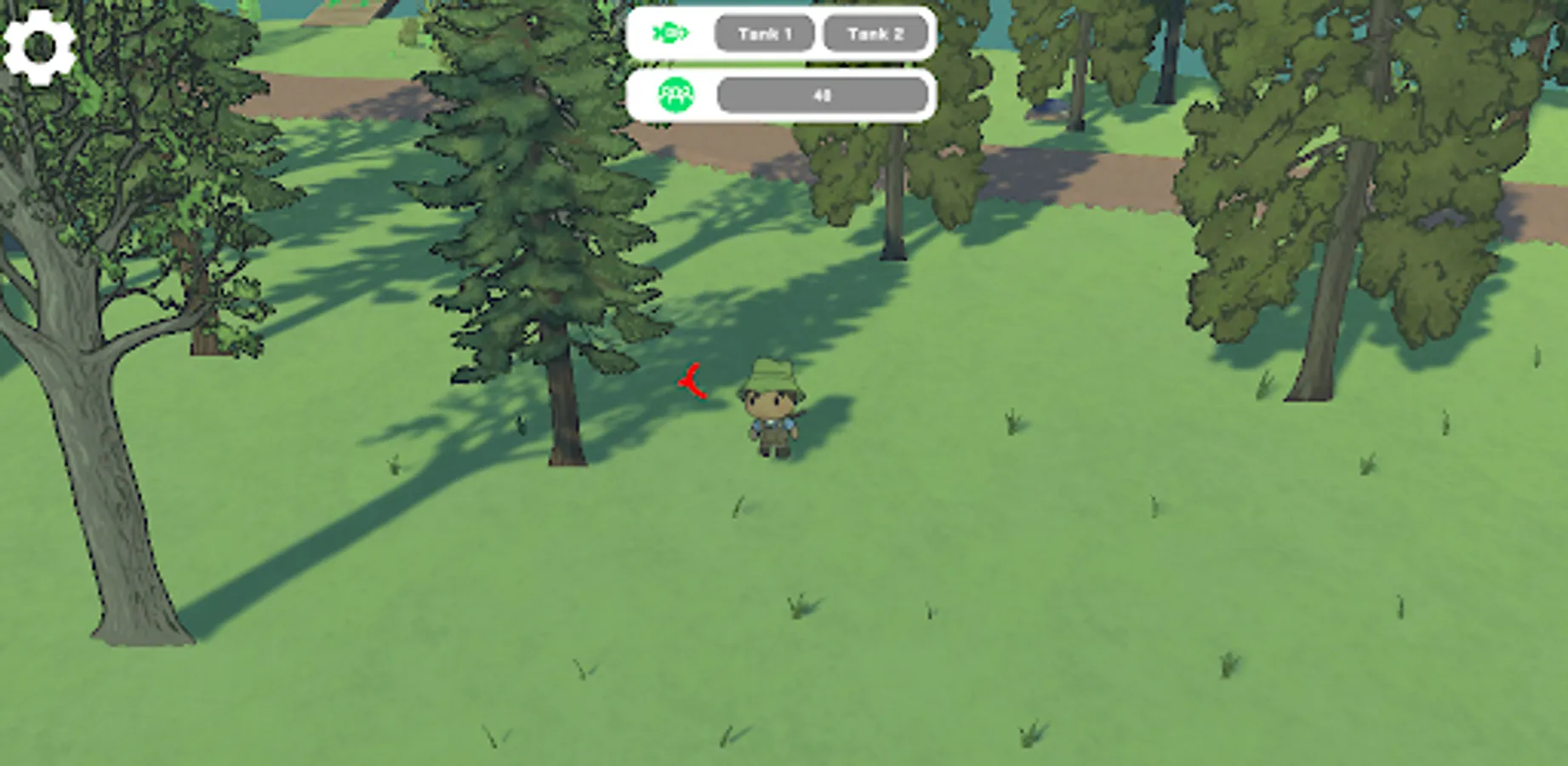This screenshot has width=1568, height=766.
Task: Switch to the Tank 1 tab
Action: (763, 32)
